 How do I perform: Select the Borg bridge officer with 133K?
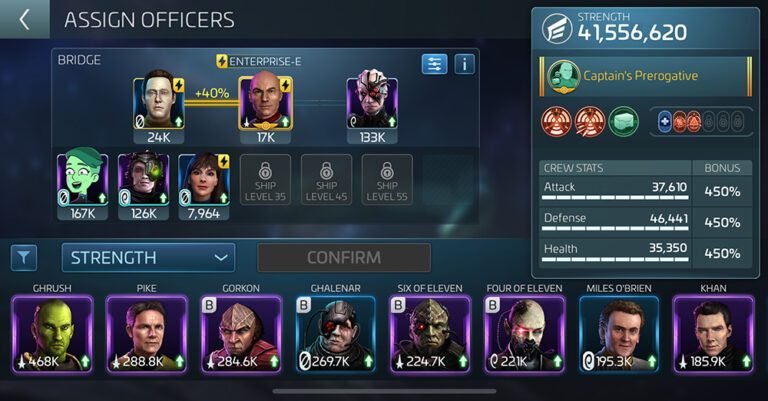pos(372,103)
